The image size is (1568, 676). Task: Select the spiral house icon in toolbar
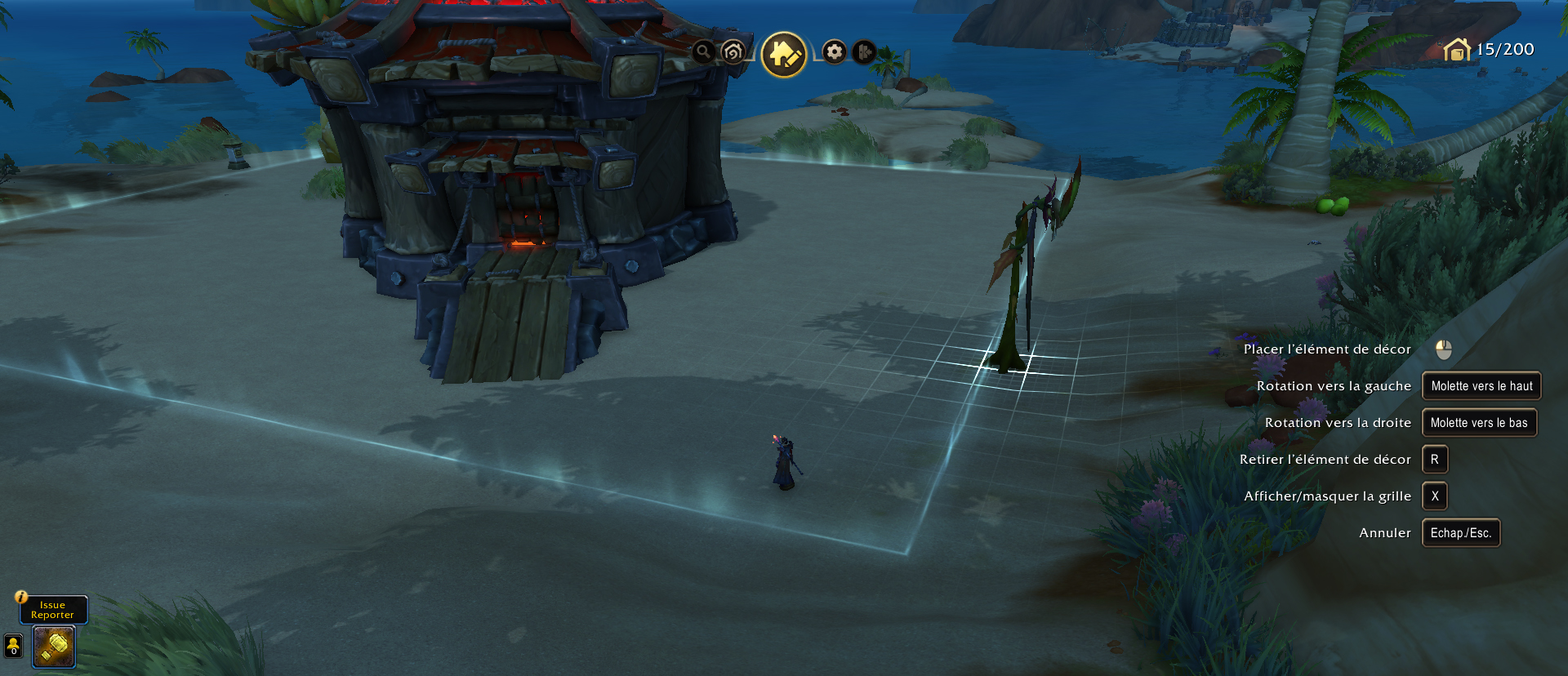[733, 52]
